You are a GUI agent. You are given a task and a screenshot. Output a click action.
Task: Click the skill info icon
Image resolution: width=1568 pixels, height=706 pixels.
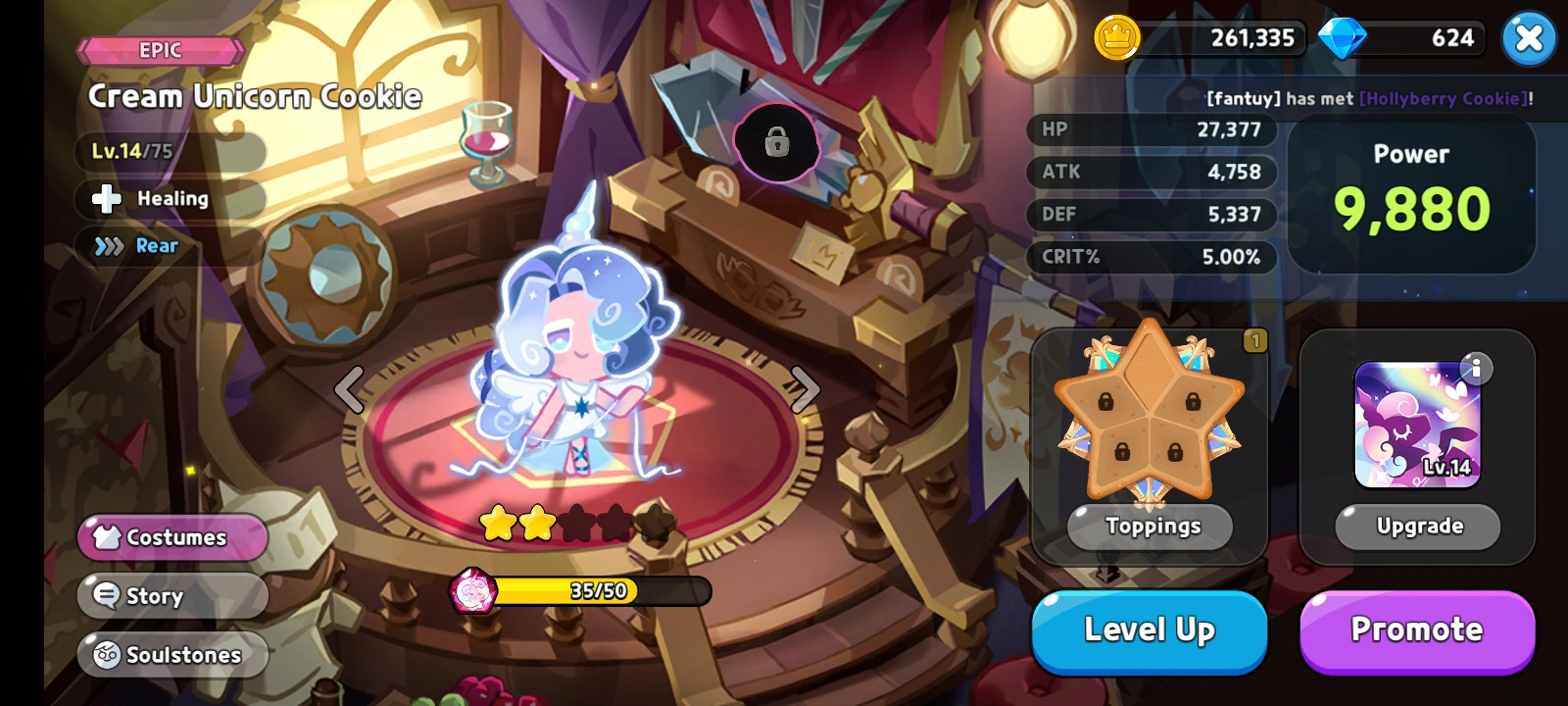click(1476, 371)
